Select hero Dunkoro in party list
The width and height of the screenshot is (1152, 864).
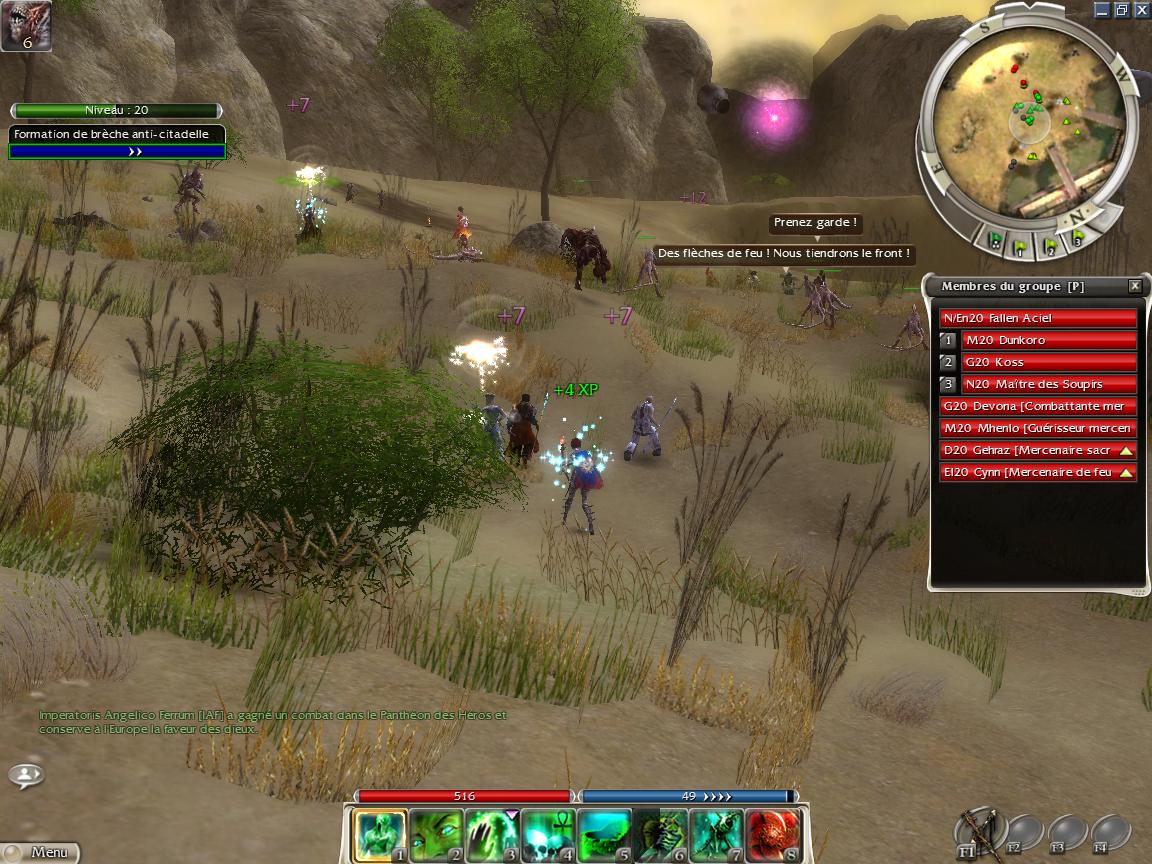[x=1048, y=340]
